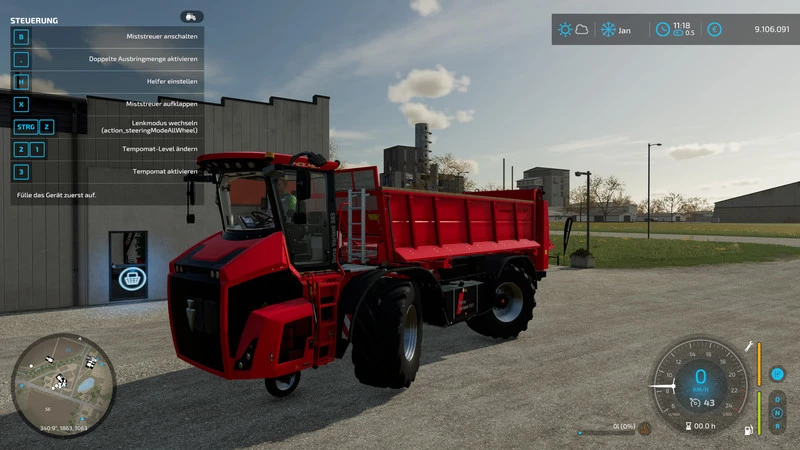Click the manure fill type icon
The width and height of the screenshot is (800, 450).
645,428
